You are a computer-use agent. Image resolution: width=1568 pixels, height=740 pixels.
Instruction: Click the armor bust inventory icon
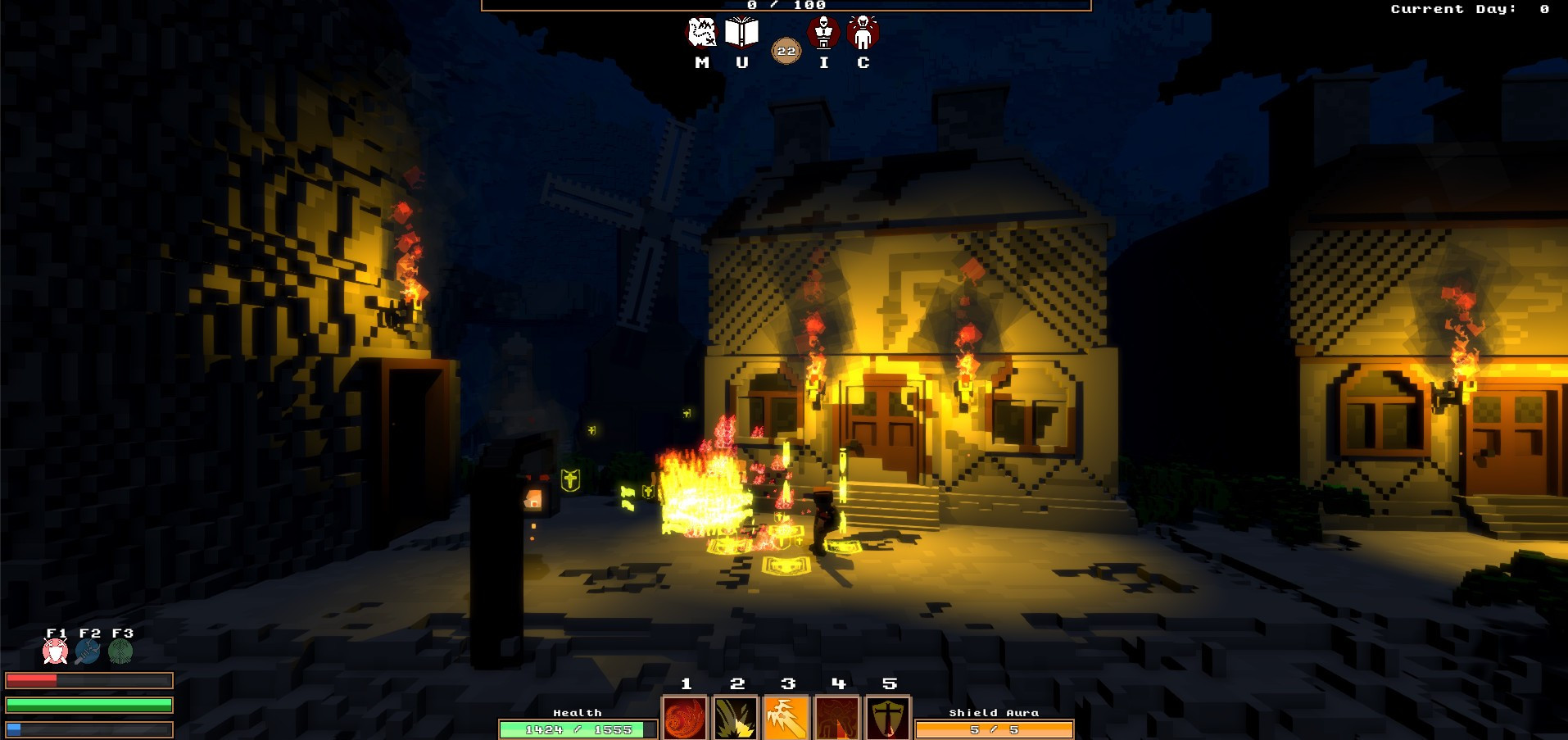tap(823, 33)
